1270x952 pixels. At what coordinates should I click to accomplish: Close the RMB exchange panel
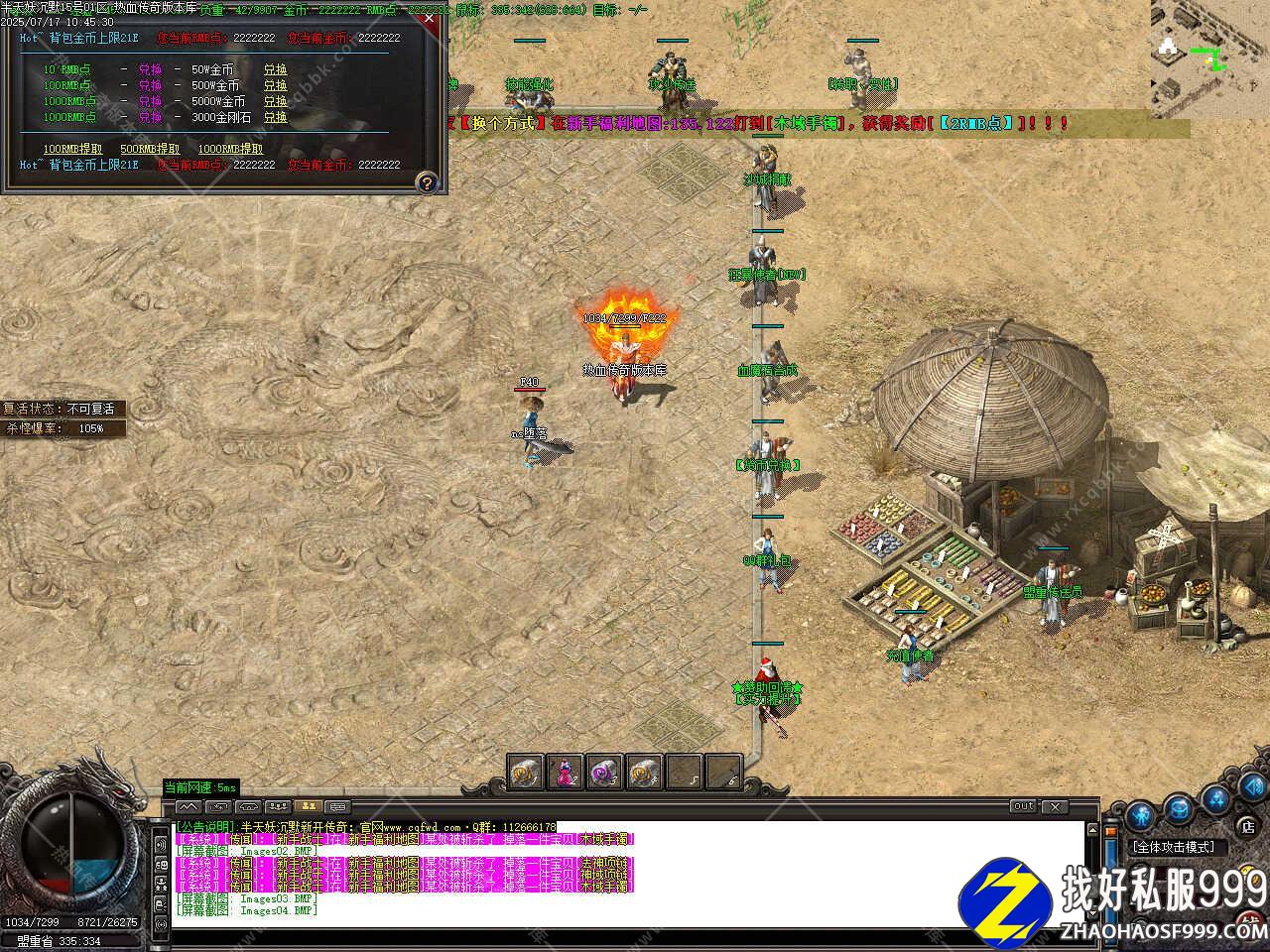click(428, 18)
